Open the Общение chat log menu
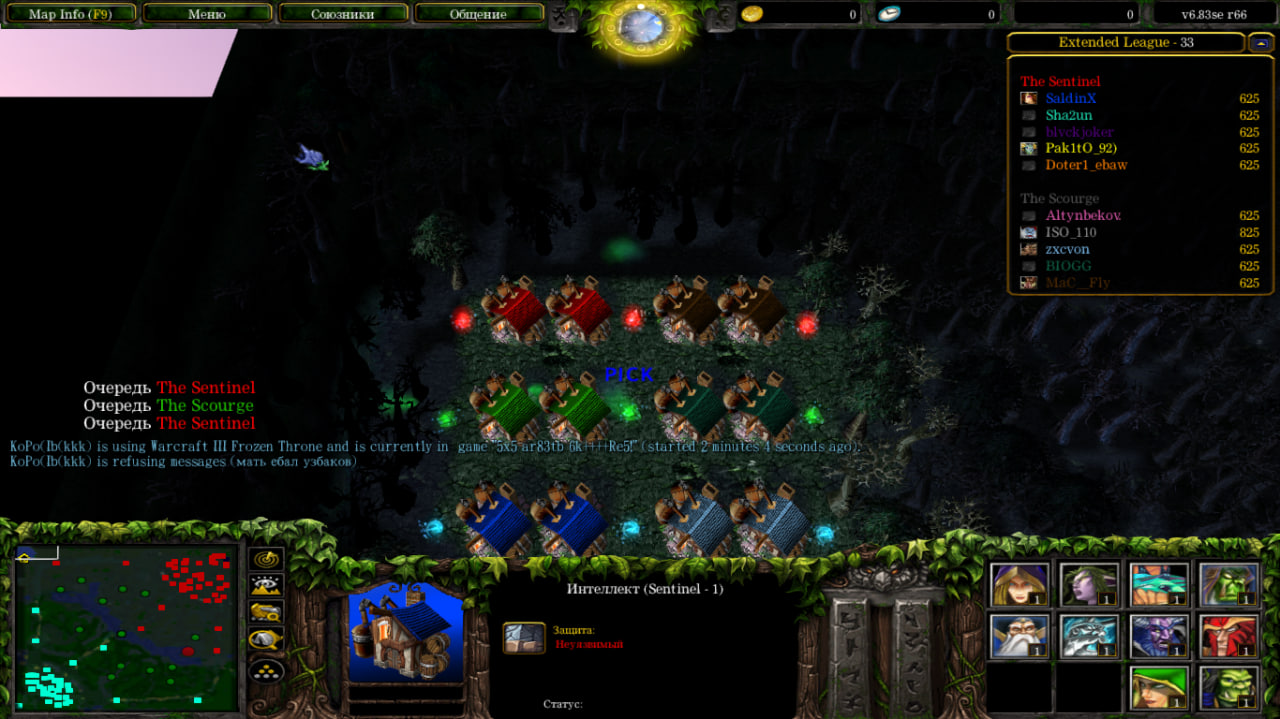This screenshot has width=1280, height=719. [x=478, y=14]
